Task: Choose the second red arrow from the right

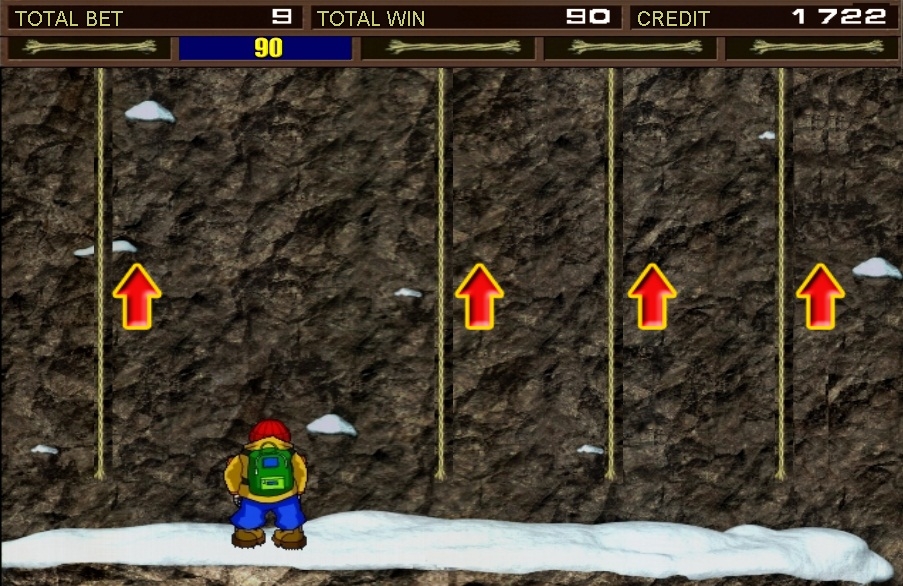Action: (652, 296)
